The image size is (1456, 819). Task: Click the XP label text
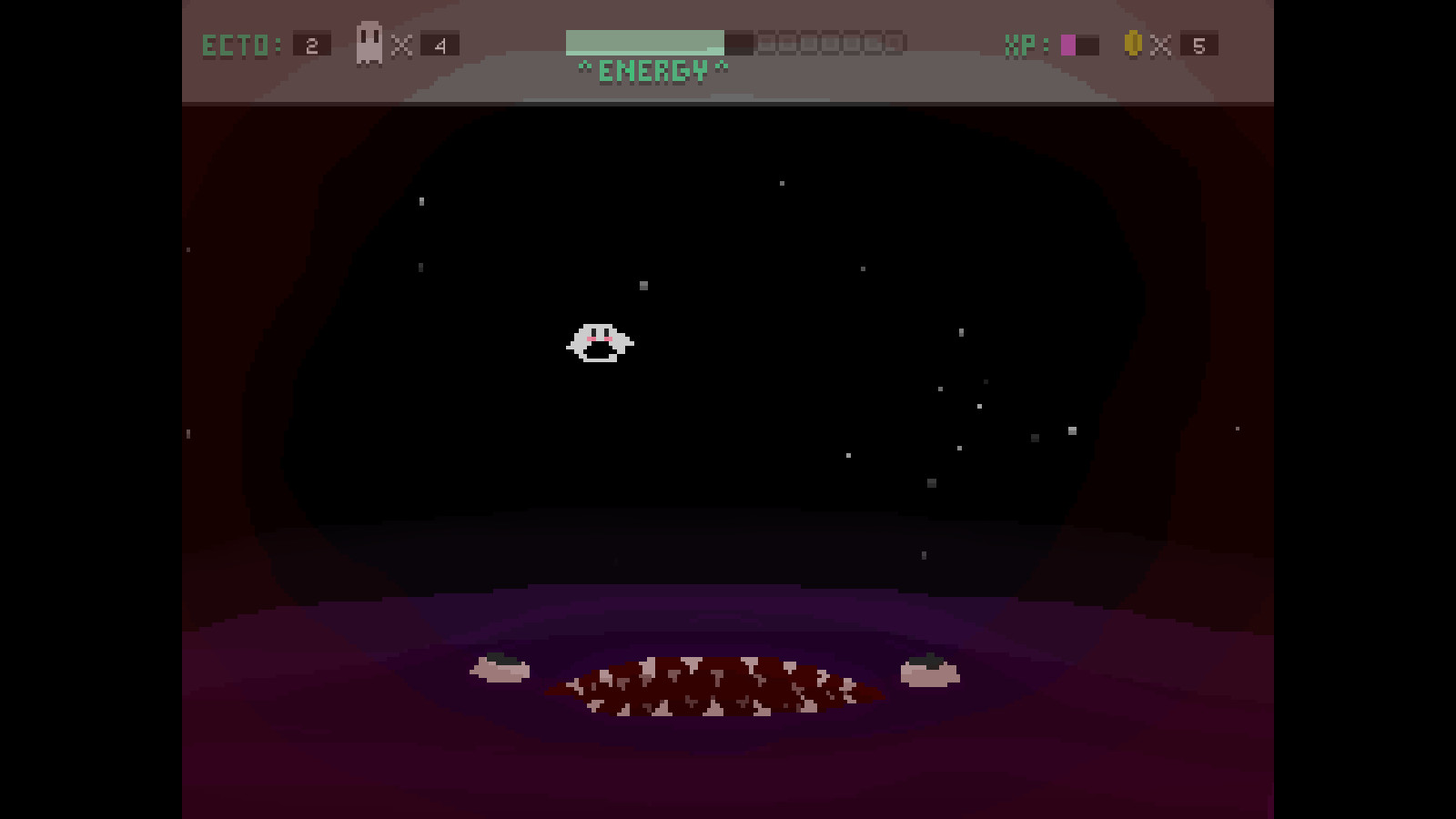click(x=1018, y=44)
